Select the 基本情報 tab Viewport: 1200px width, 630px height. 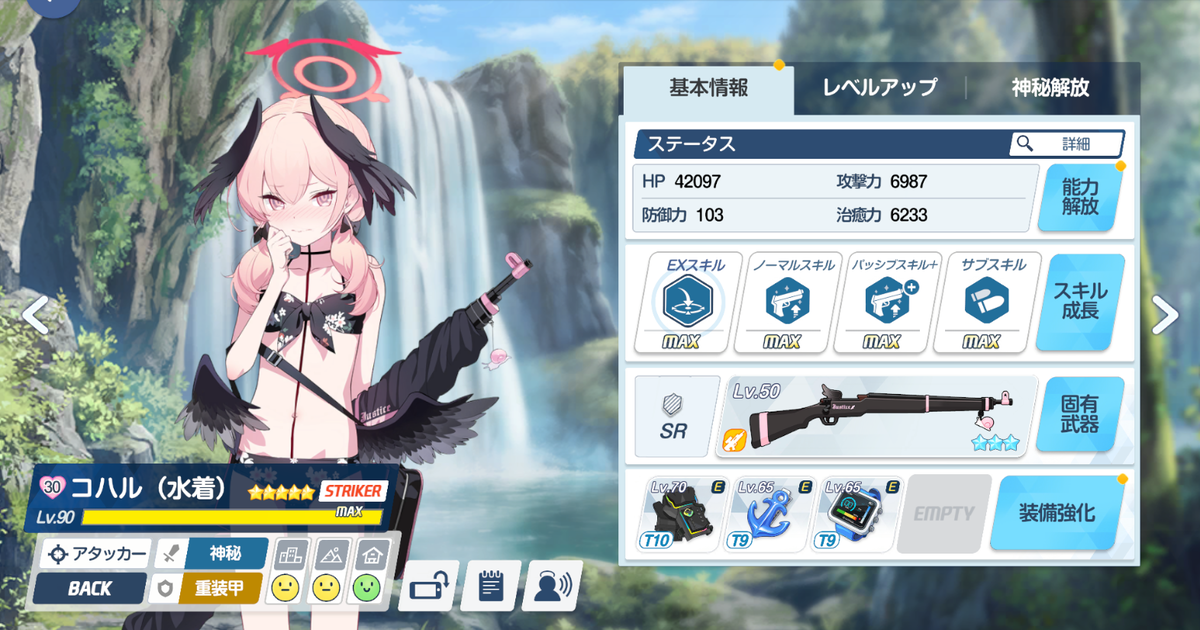tap(708, 88)
